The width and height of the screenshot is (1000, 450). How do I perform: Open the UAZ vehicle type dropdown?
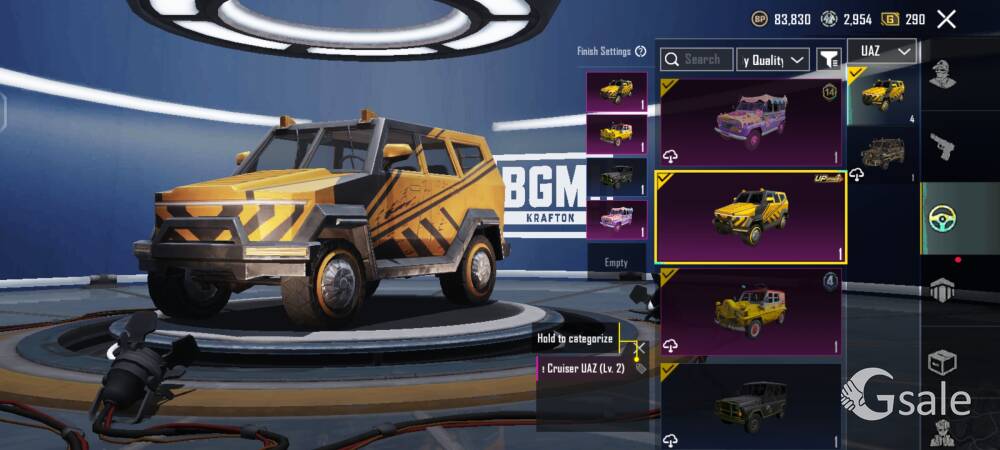pyautogui.click(x=881, y=51)
